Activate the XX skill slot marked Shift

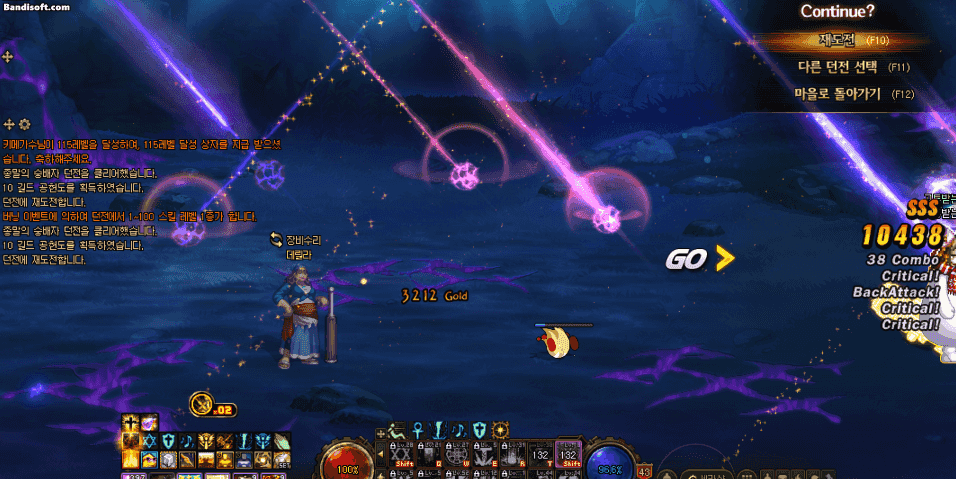coord(403,453)
